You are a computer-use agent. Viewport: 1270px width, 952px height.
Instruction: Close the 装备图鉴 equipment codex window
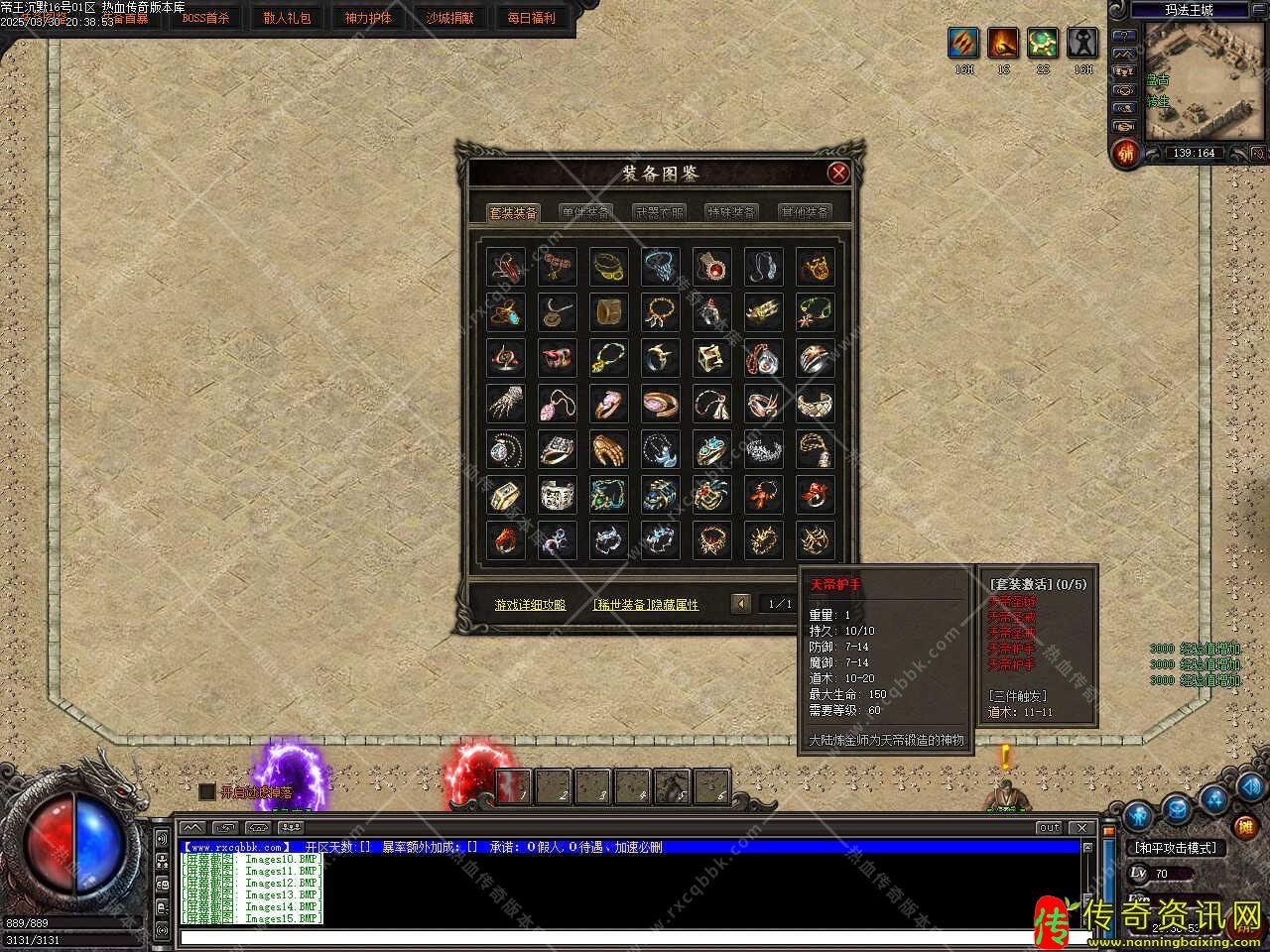point(838,173)
